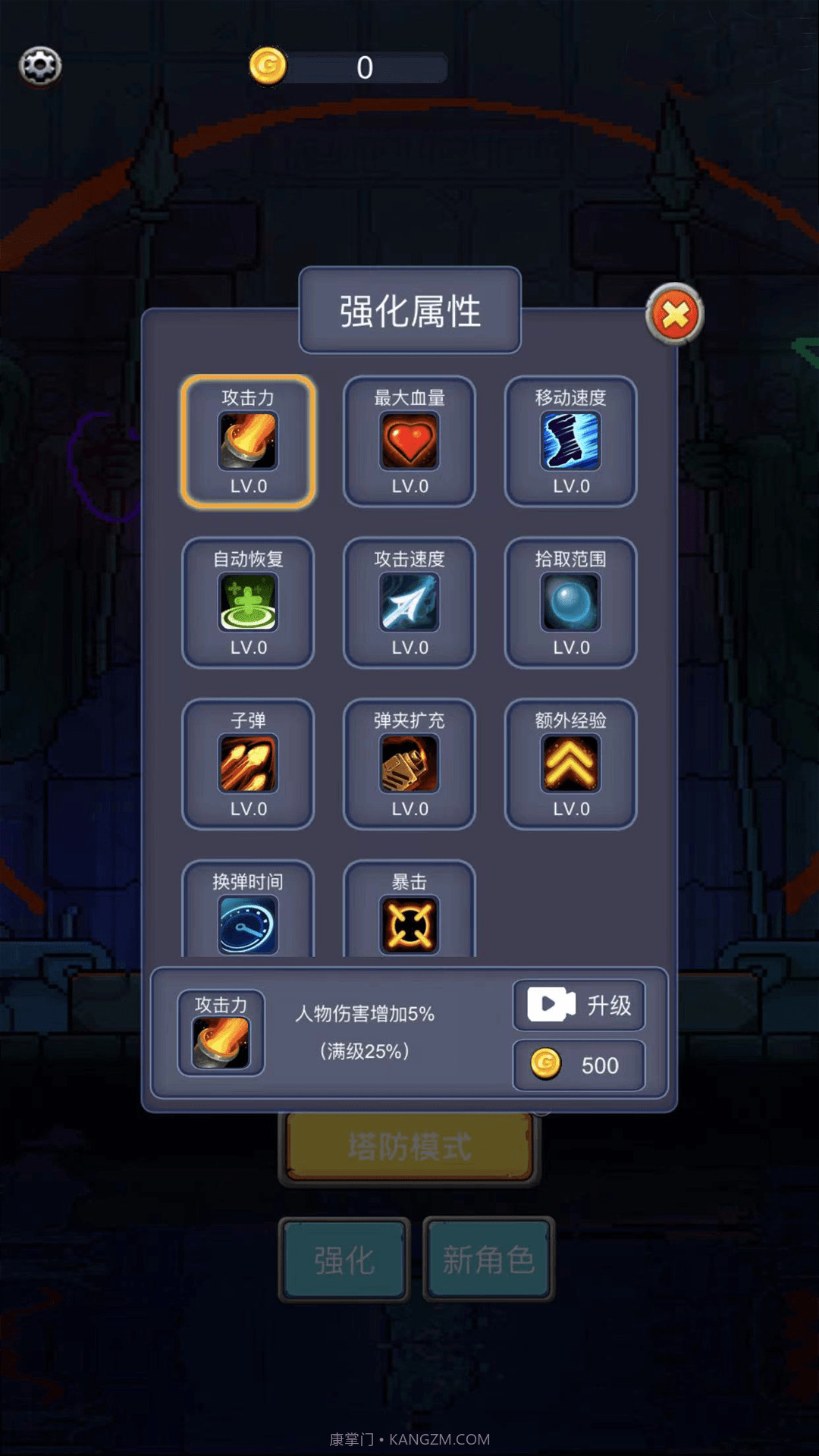Buy the upgrade for 500 coins
The image size is (819, 1456).
click(x=579, y=1065)
